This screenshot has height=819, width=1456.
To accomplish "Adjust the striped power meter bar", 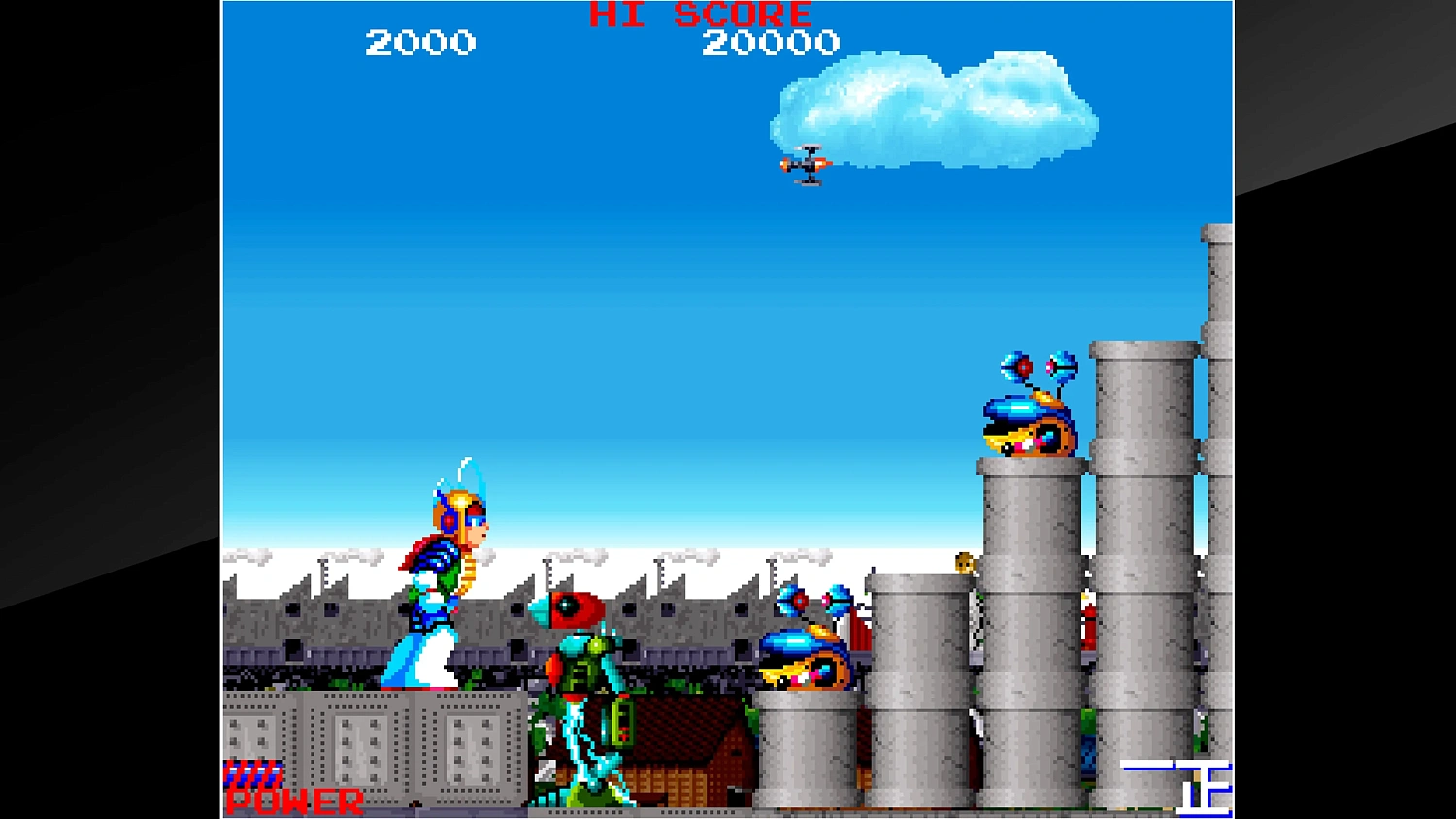I will pos(254,773).
